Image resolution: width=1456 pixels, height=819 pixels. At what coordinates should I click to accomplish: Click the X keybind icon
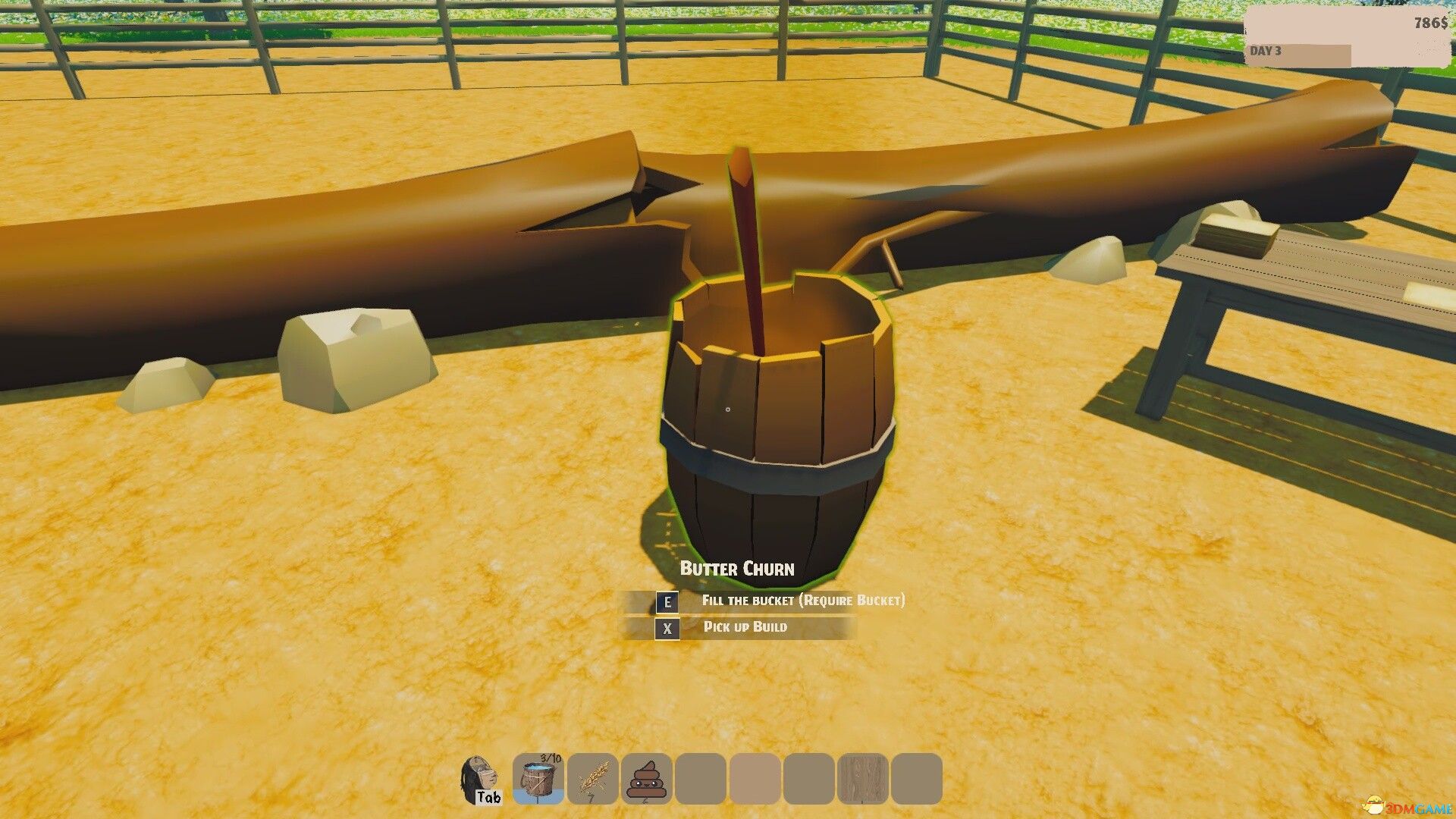pos(666,628)
